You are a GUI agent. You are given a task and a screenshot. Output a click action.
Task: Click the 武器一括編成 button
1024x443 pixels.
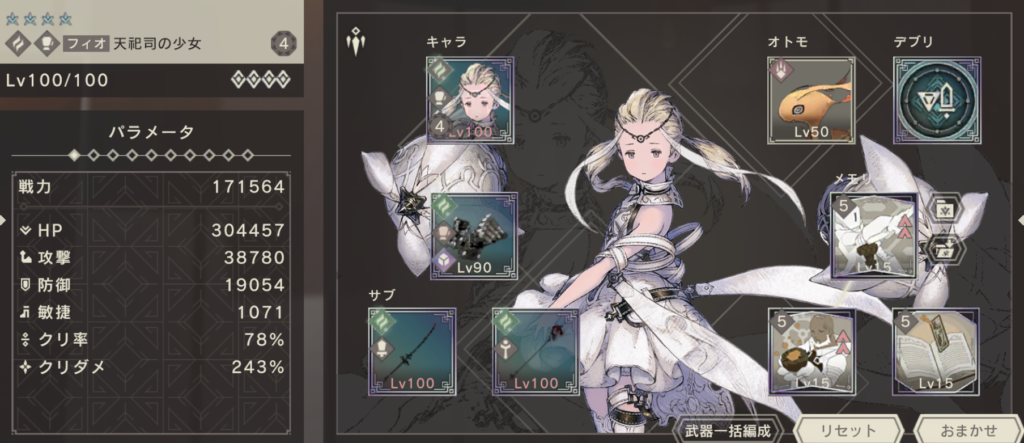coord(728,430)
